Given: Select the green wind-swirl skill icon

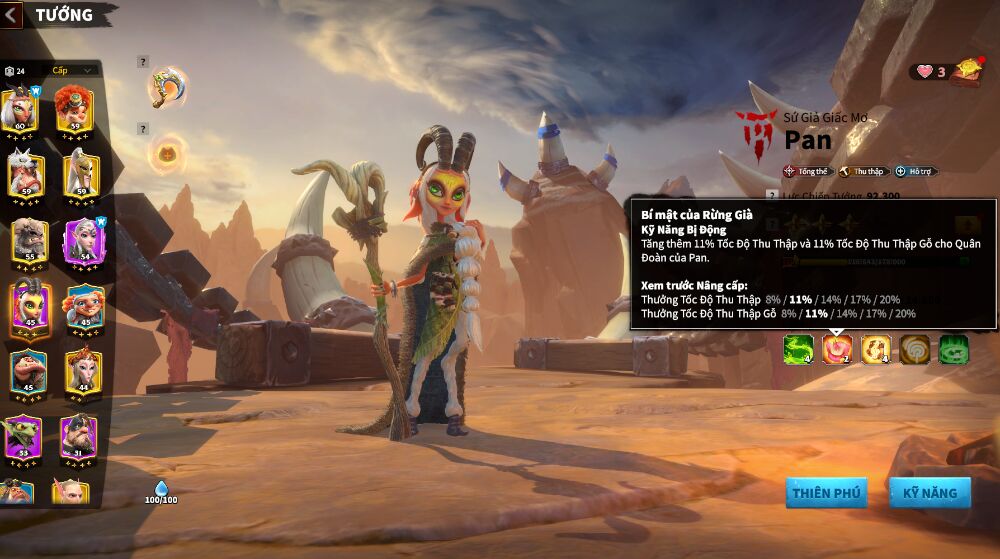Looking at the screenshot, I should tap(798, 349).
